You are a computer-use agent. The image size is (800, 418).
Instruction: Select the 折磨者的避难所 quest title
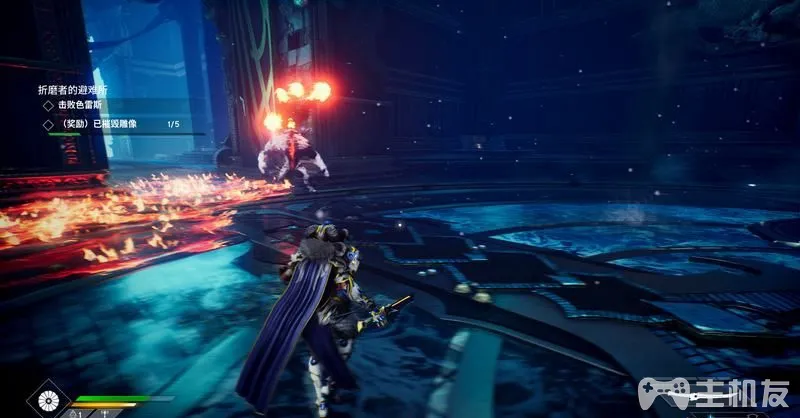pyautogui.click(x=73, y=88)
